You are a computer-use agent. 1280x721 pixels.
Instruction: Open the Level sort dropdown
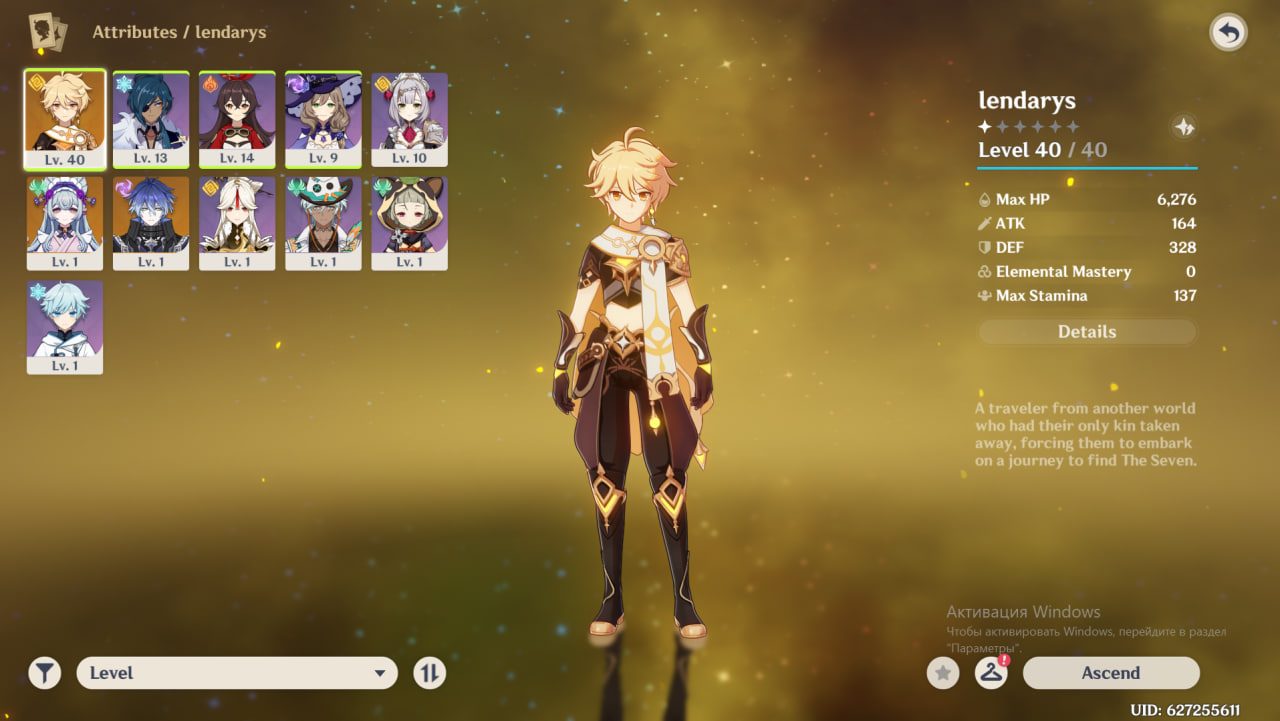coord(237,673)
